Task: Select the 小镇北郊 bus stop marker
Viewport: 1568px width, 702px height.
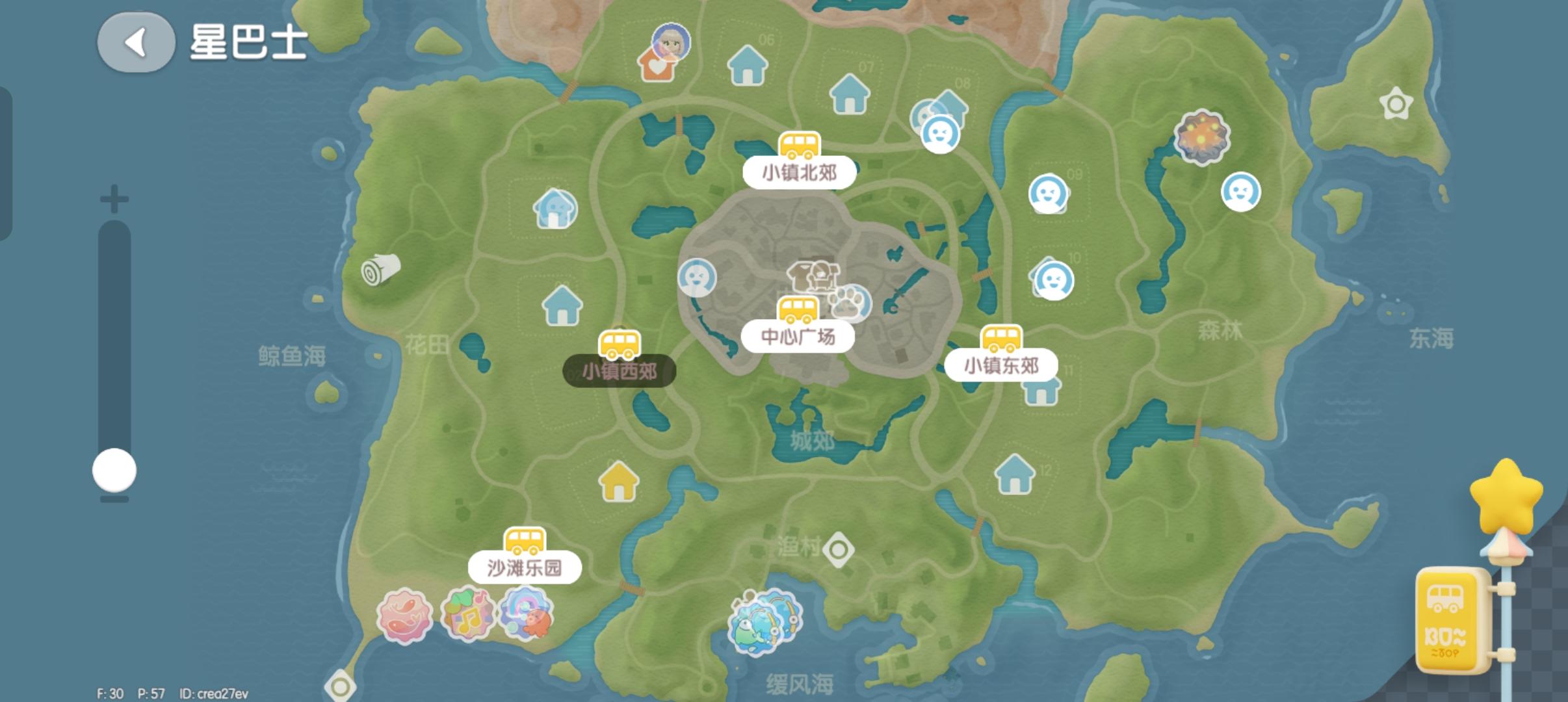Action: click(x=800, y=144)
